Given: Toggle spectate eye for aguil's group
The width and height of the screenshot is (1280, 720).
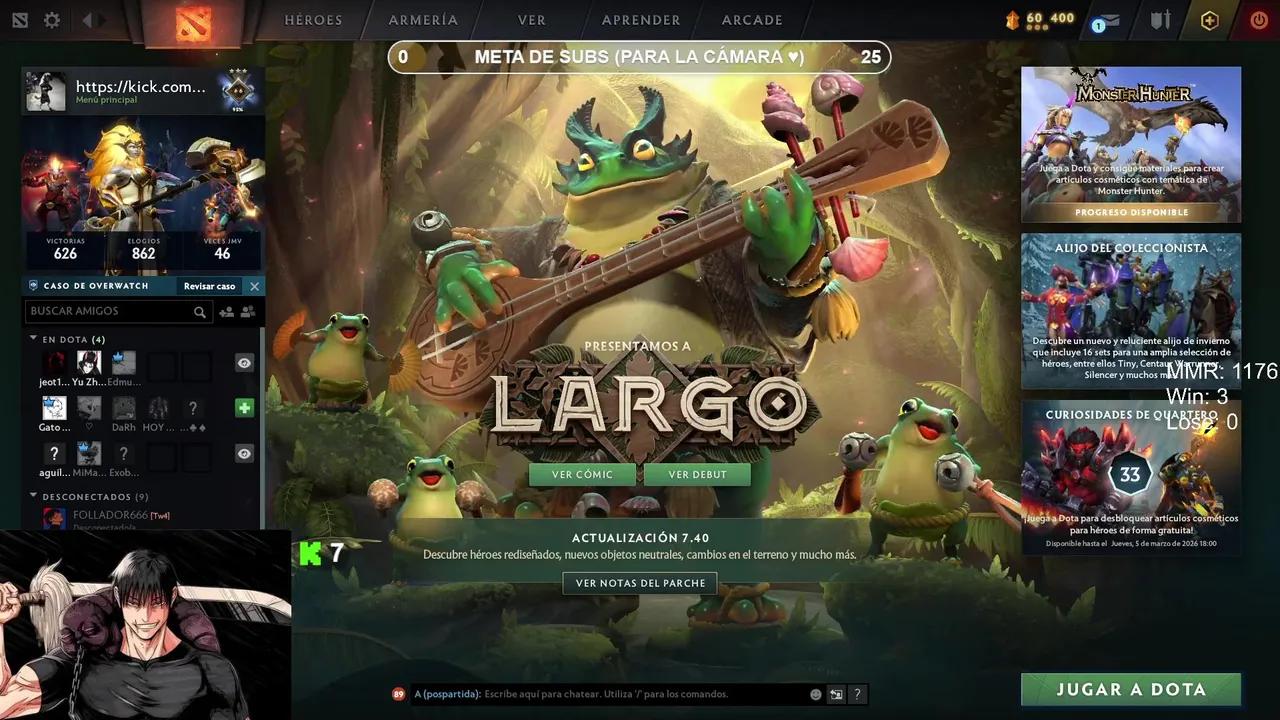Looking at the screenshot, I should [x=244, y=453].
